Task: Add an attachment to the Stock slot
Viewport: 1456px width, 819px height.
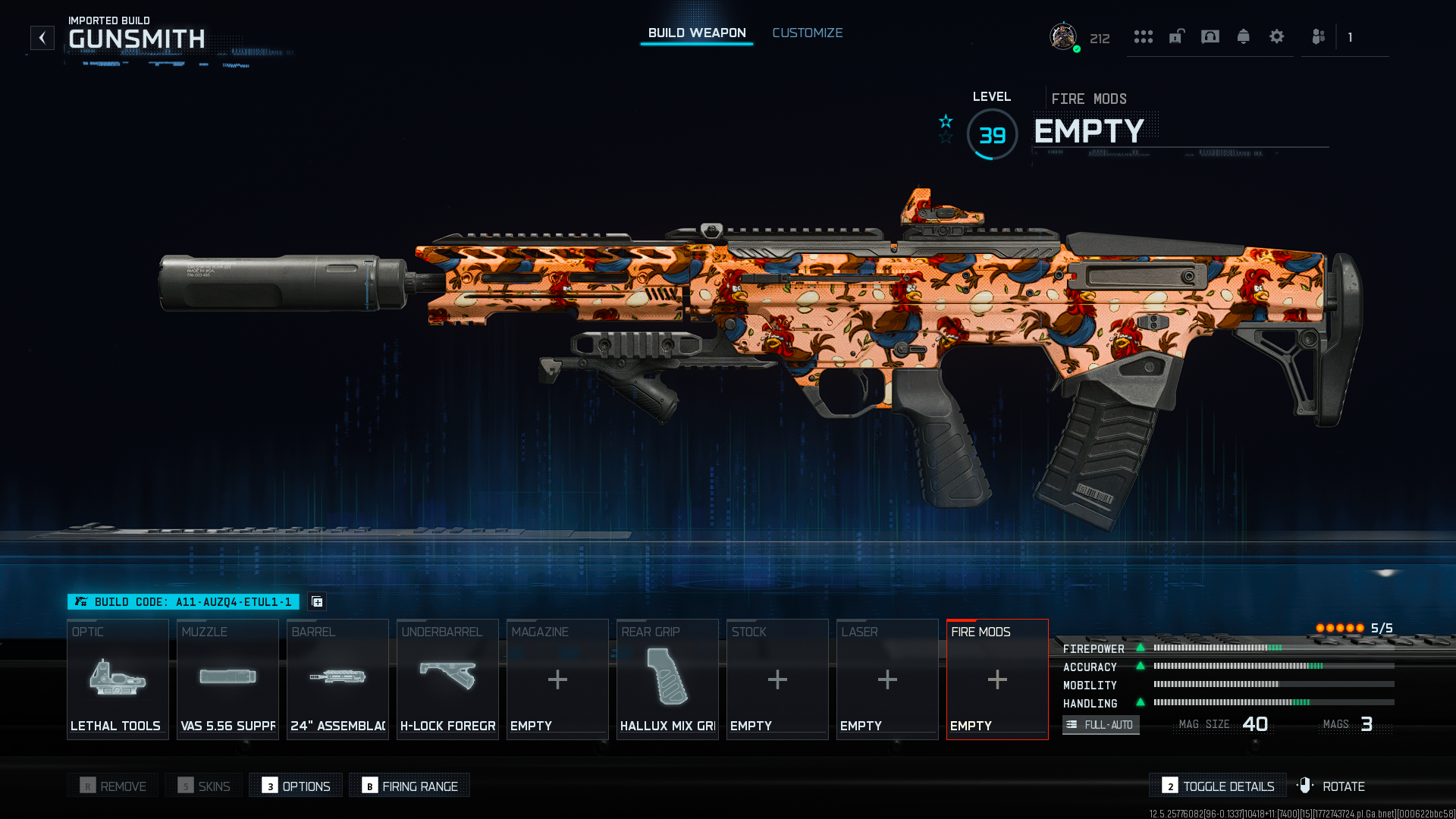Action: [777, 679]
